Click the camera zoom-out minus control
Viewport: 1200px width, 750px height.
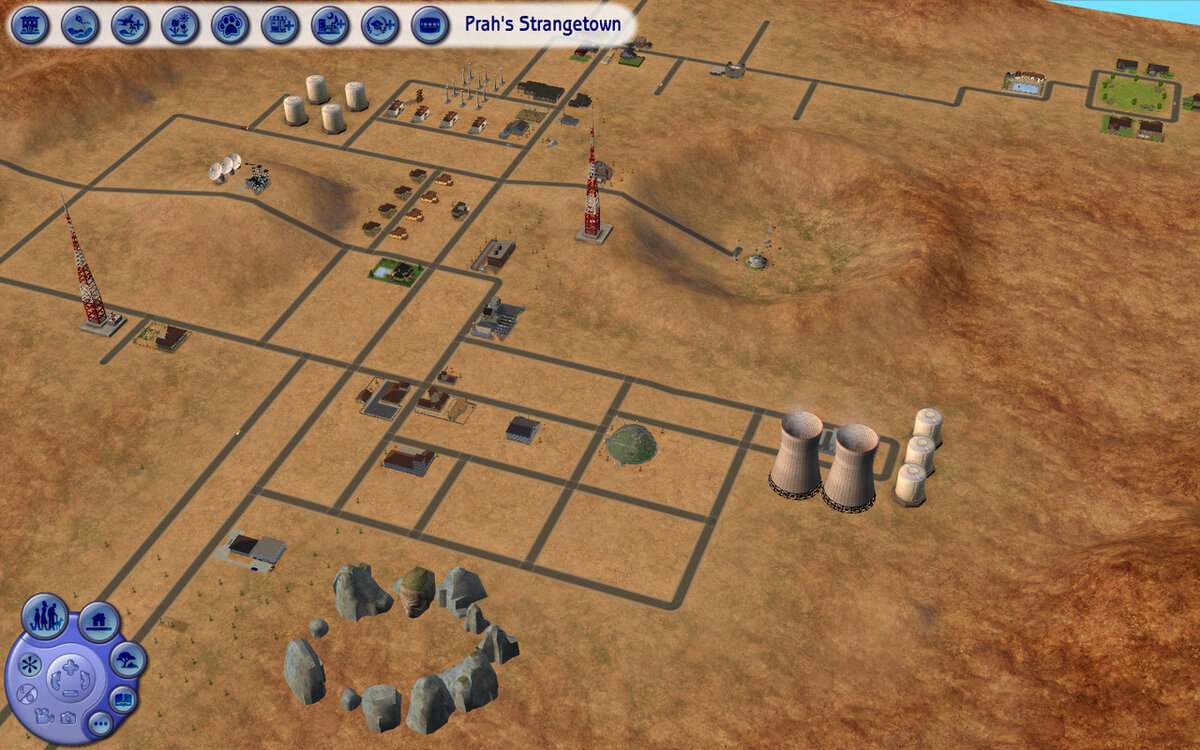pos(69,692)
